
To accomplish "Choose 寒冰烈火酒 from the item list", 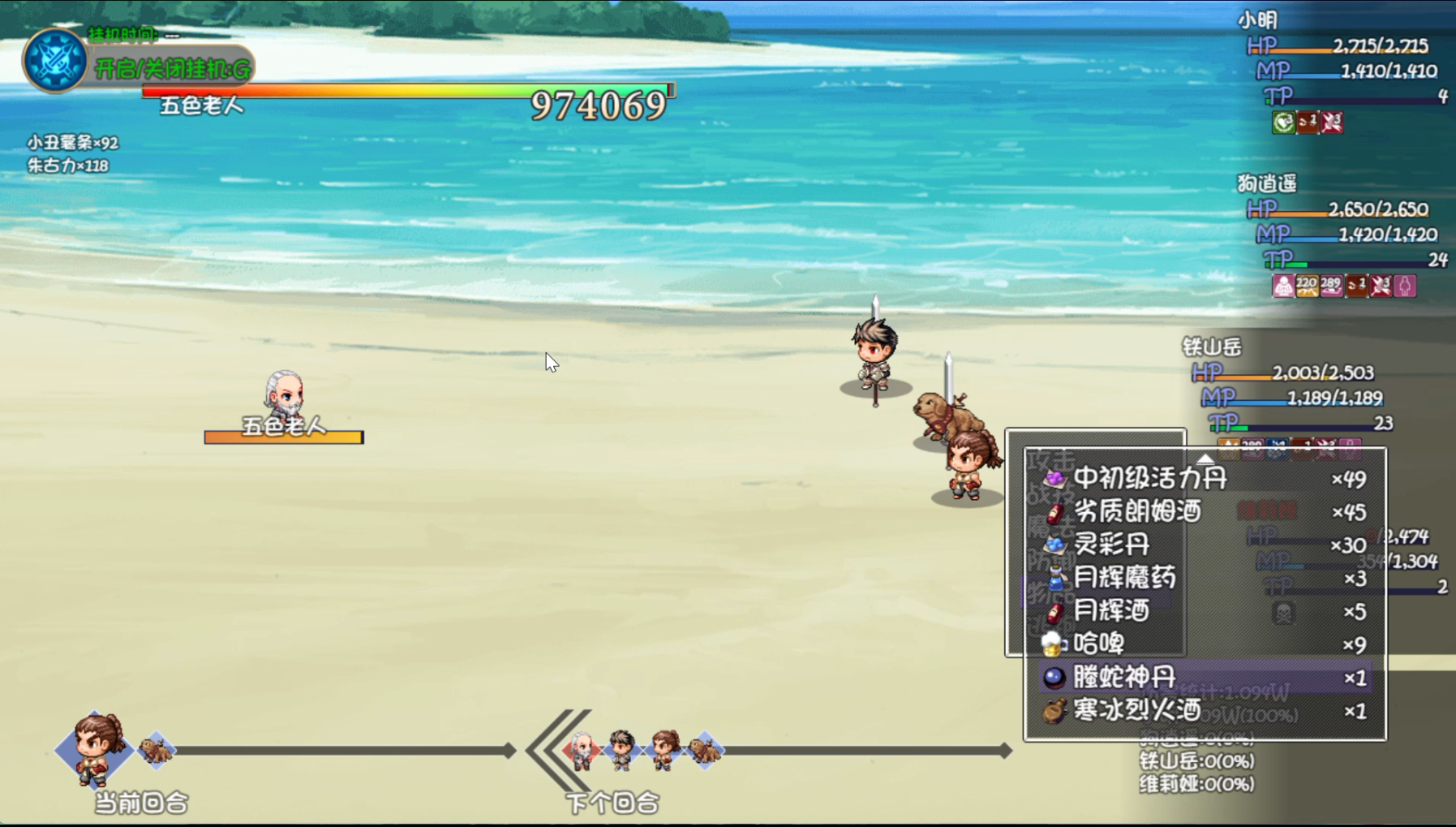I will [1136, 711].
